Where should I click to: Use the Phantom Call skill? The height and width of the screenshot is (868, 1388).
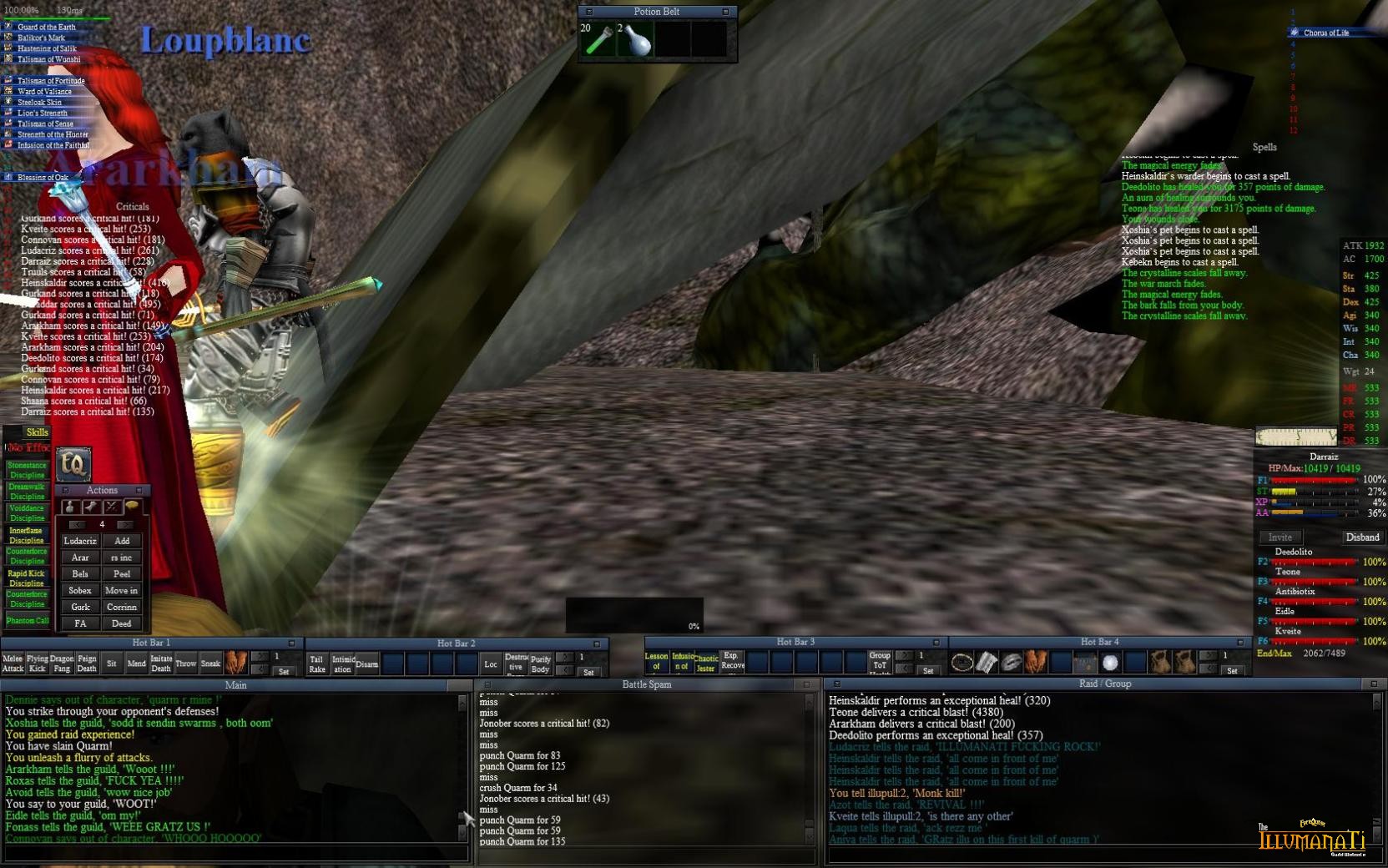[27, 620]
